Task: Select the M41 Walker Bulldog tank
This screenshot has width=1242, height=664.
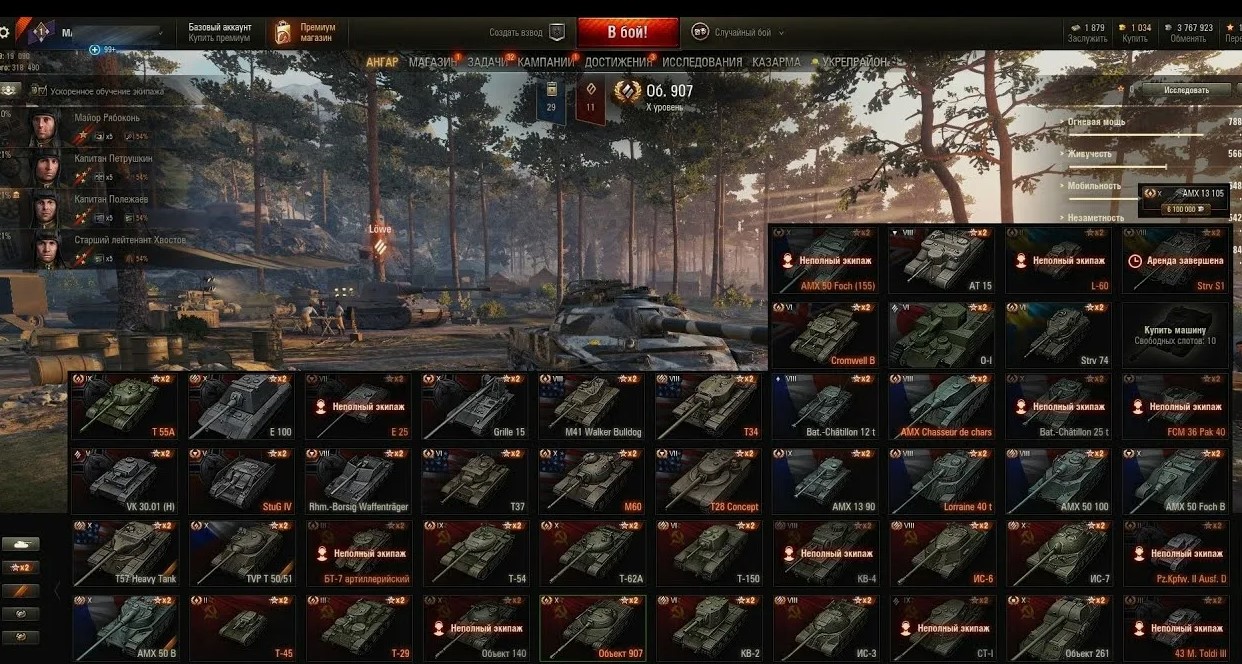Action: point(592,406)
